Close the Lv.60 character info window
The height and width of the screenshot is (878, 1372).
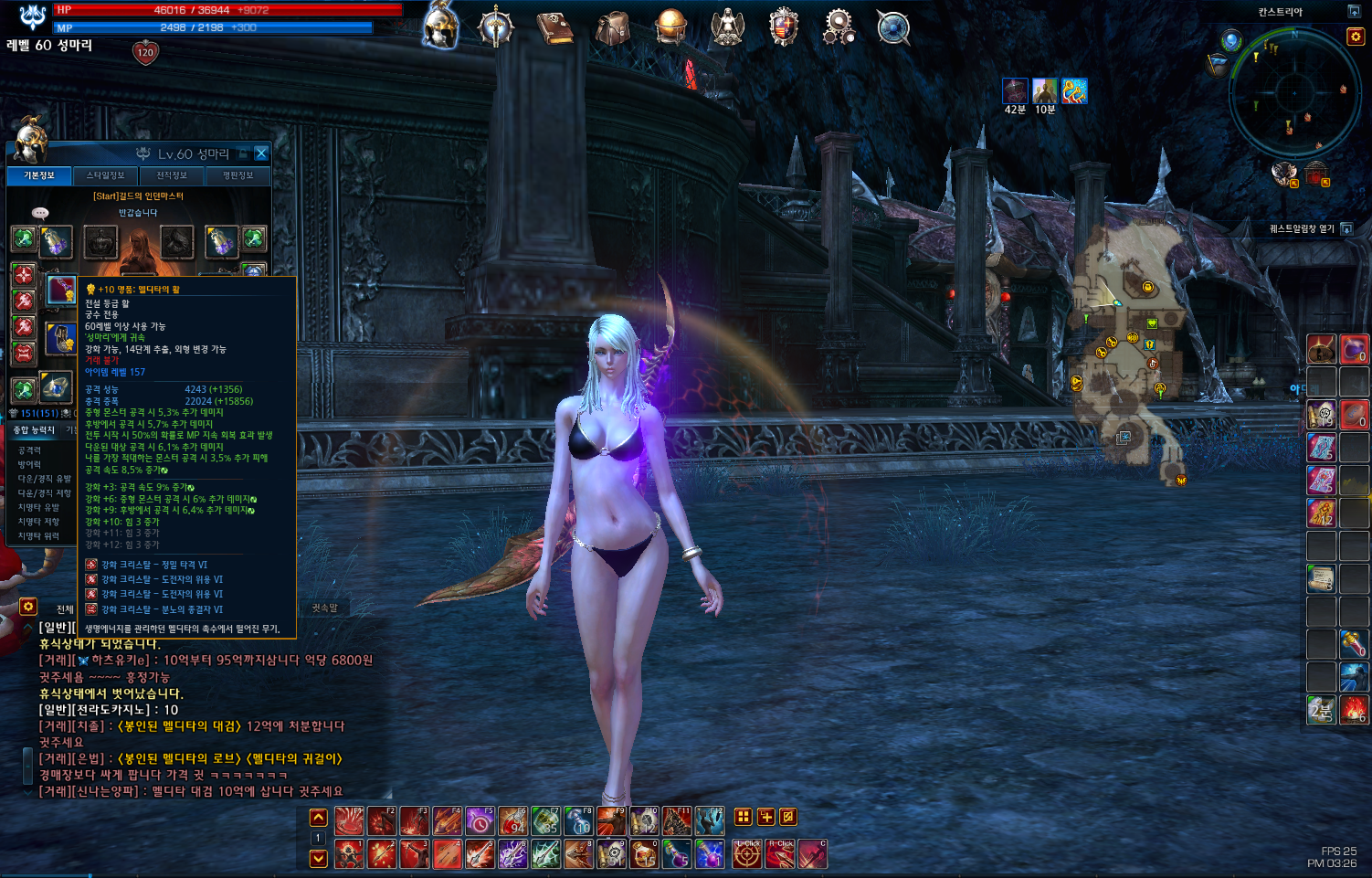(x=261, y=153)
